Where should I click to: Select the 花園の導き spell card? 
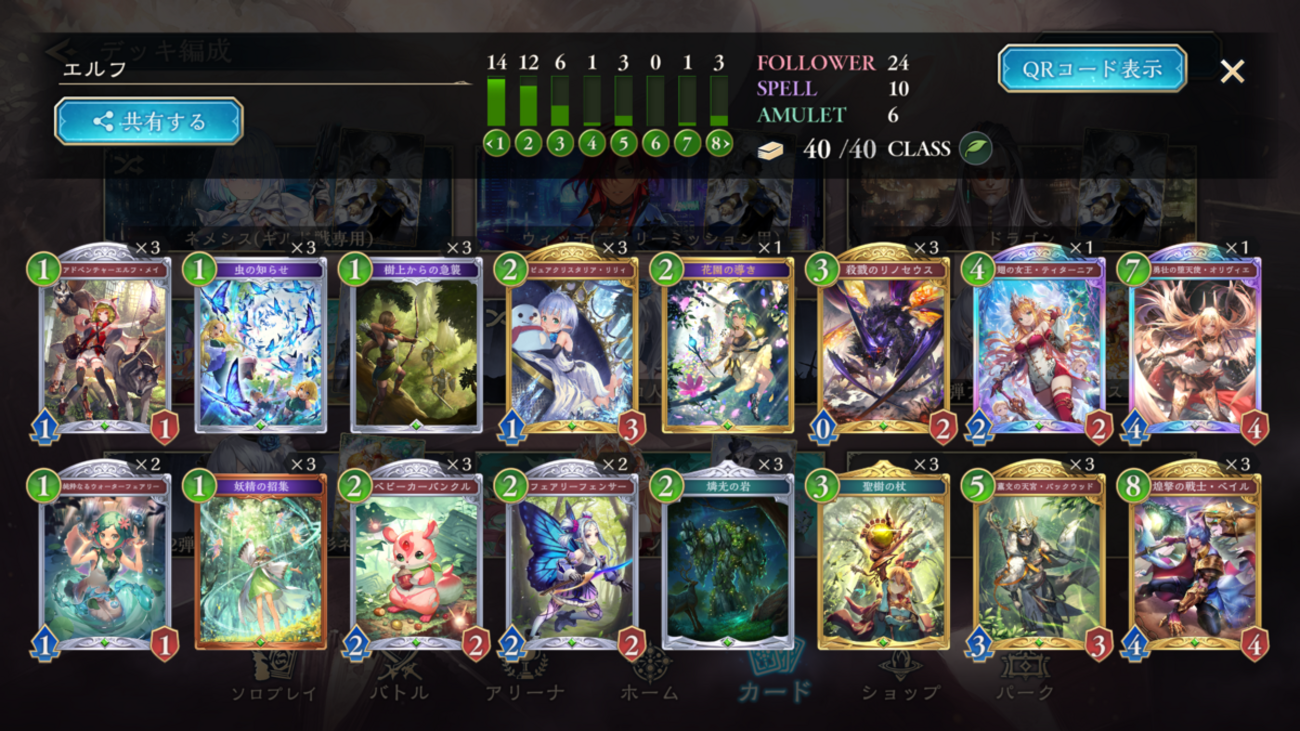pos(728,345)
